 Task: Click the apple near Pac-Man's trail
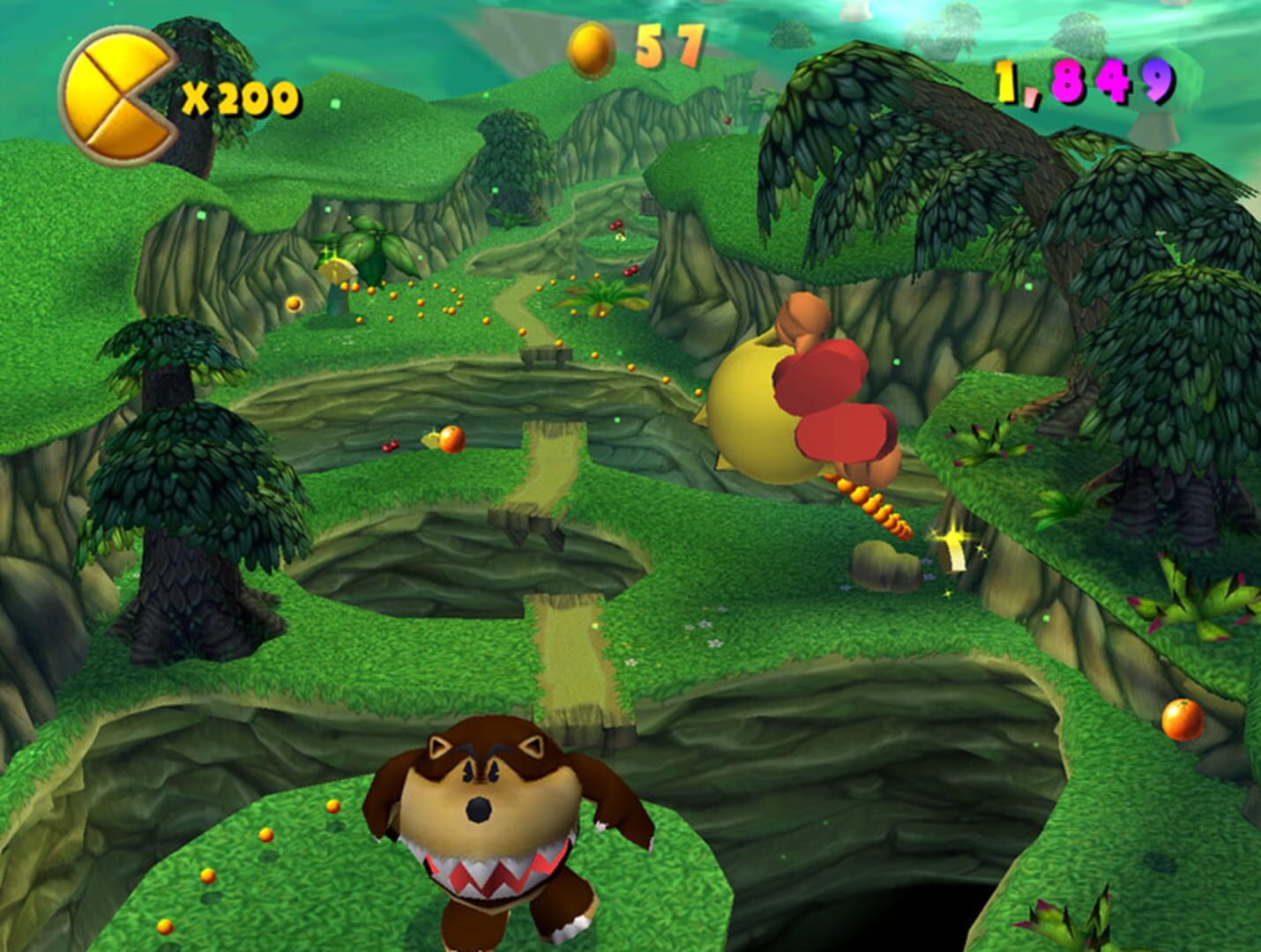pos(452,439)
